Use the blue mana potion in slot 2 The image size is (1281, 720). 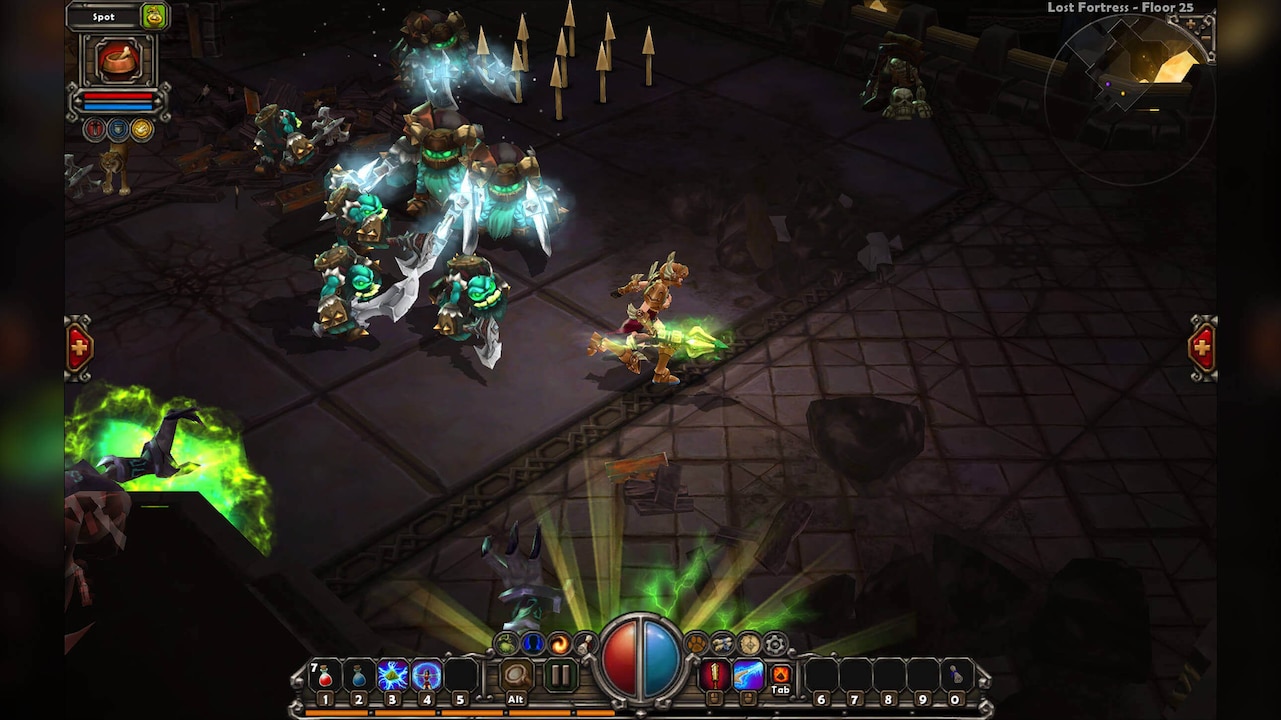(x=357, y=676)
